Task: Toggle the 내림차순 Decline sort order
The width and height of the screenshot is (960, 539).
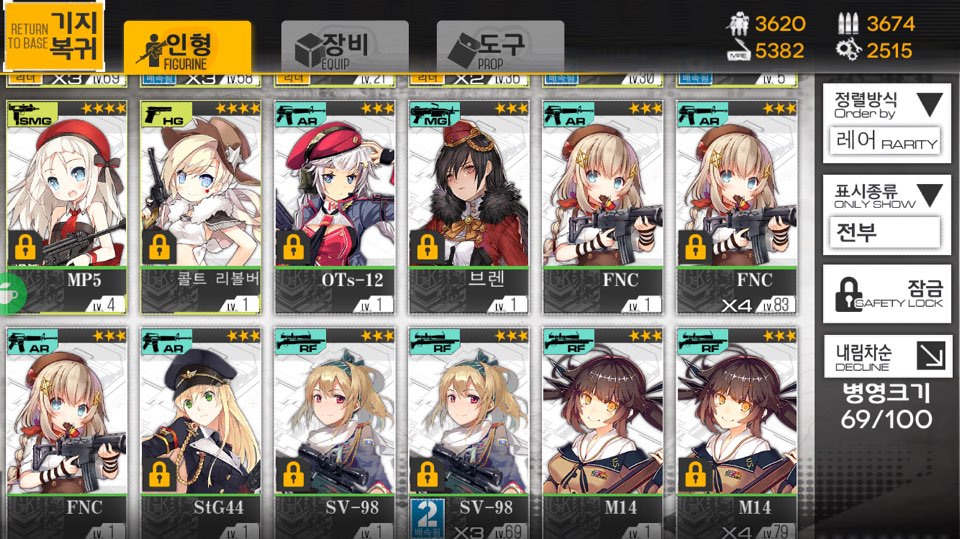Action: 886,355
